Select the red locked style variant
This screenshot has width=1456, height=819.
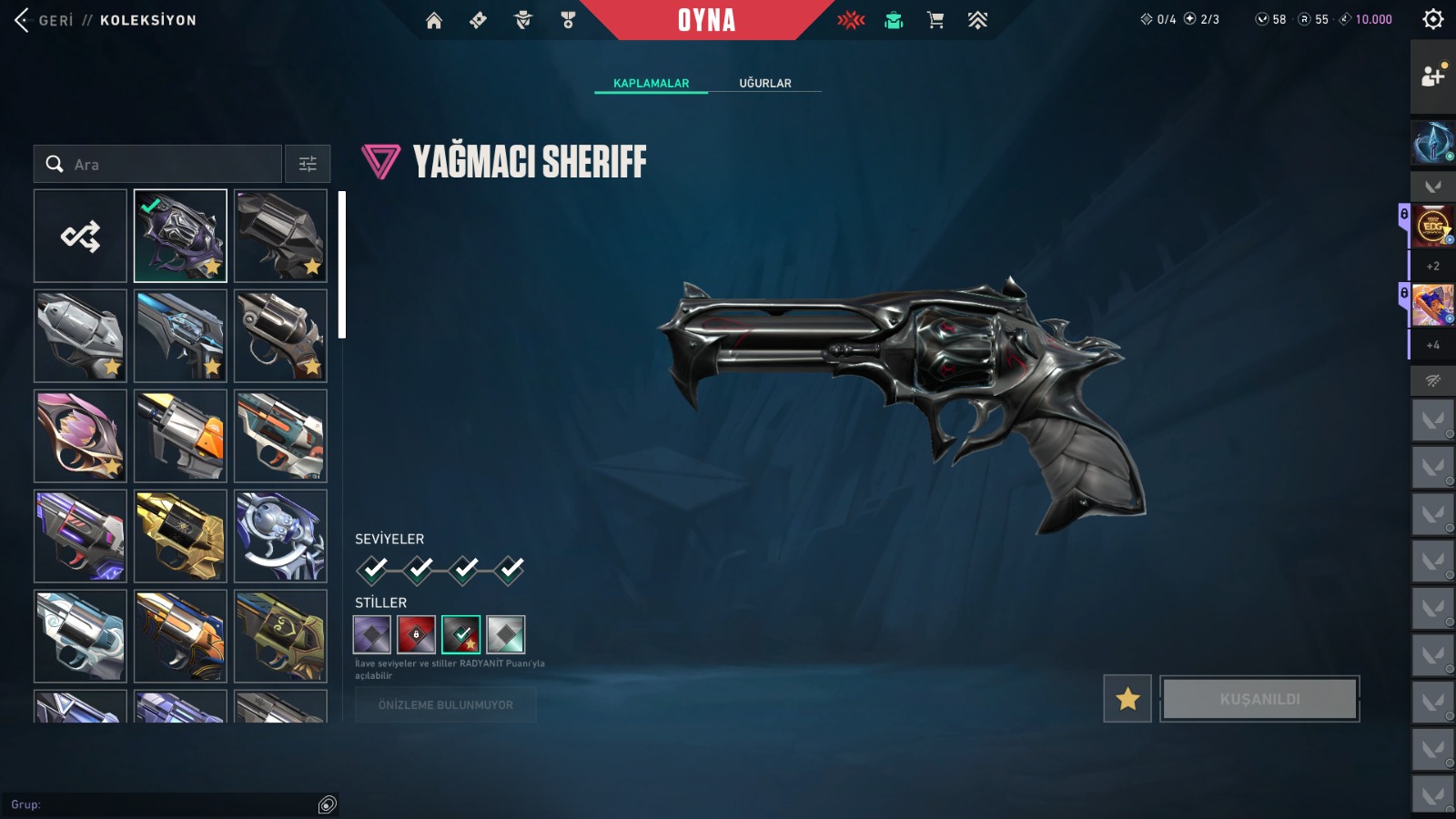click(416, 634)
